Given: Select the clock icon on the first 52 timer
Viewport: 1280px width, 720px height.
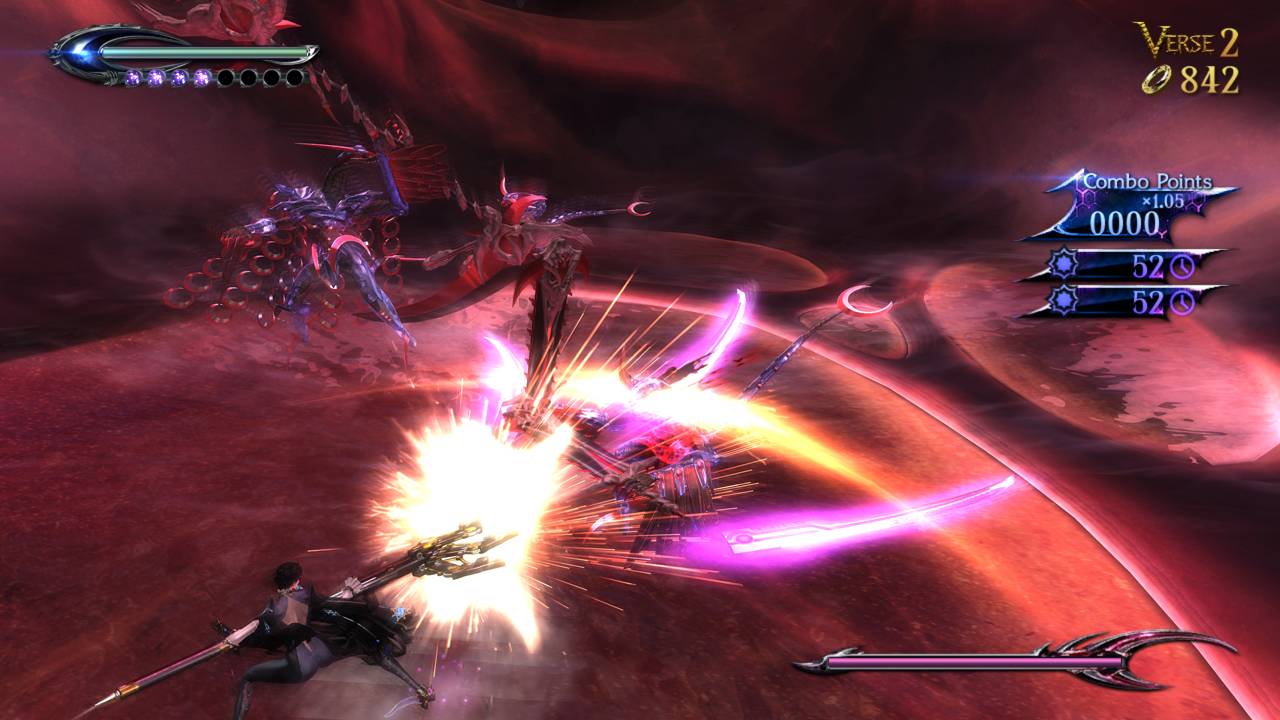Looking at the screenshot, I should [1183, 266].
